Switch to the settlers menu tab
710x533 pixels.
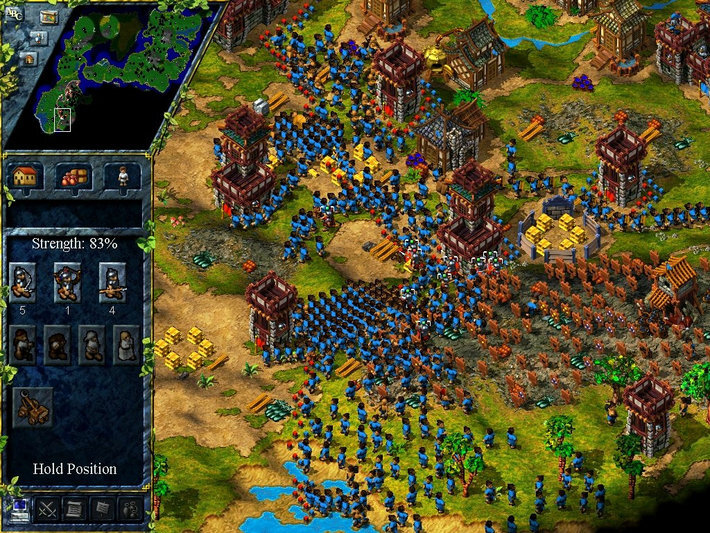[x=122, y=176]
